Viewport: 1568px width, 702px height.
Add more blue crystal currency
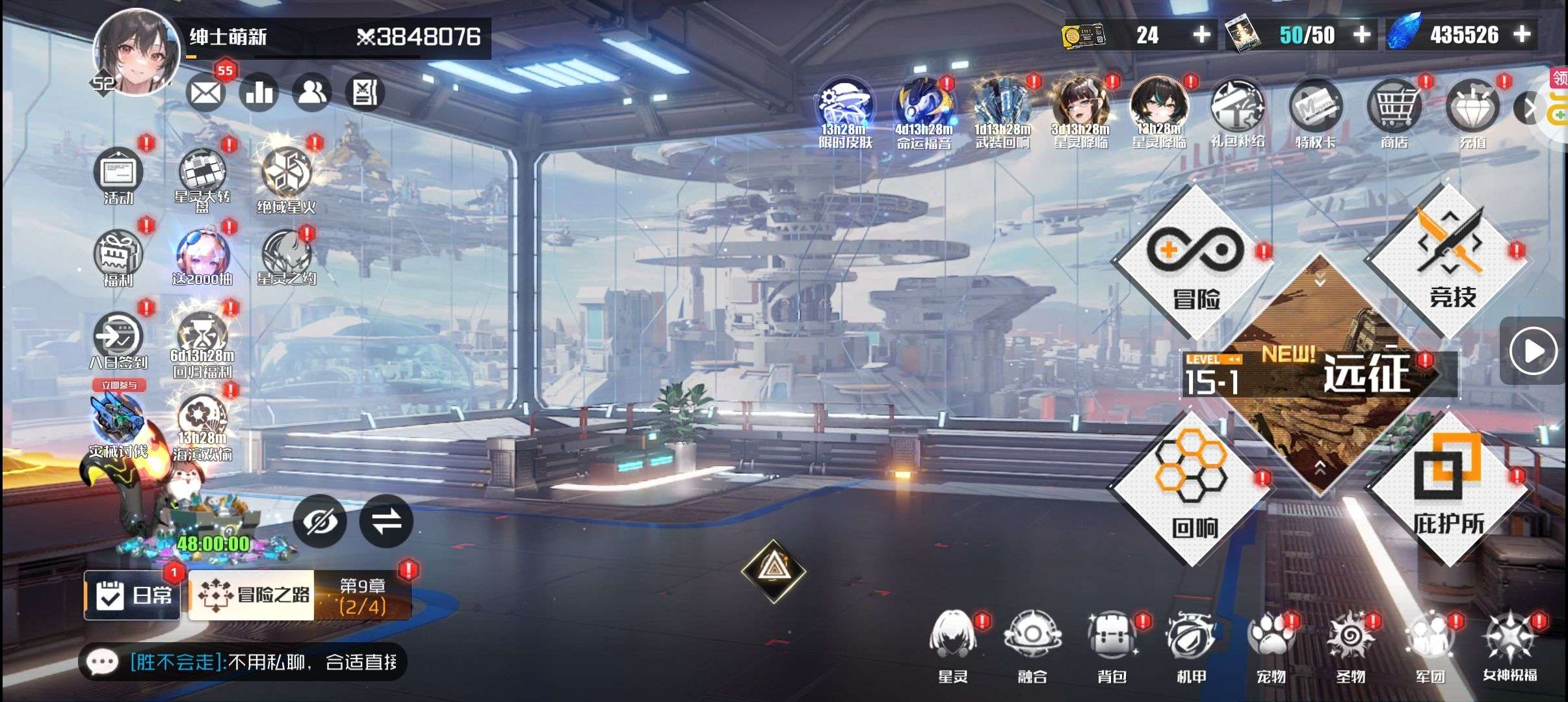click(1522, 34)
